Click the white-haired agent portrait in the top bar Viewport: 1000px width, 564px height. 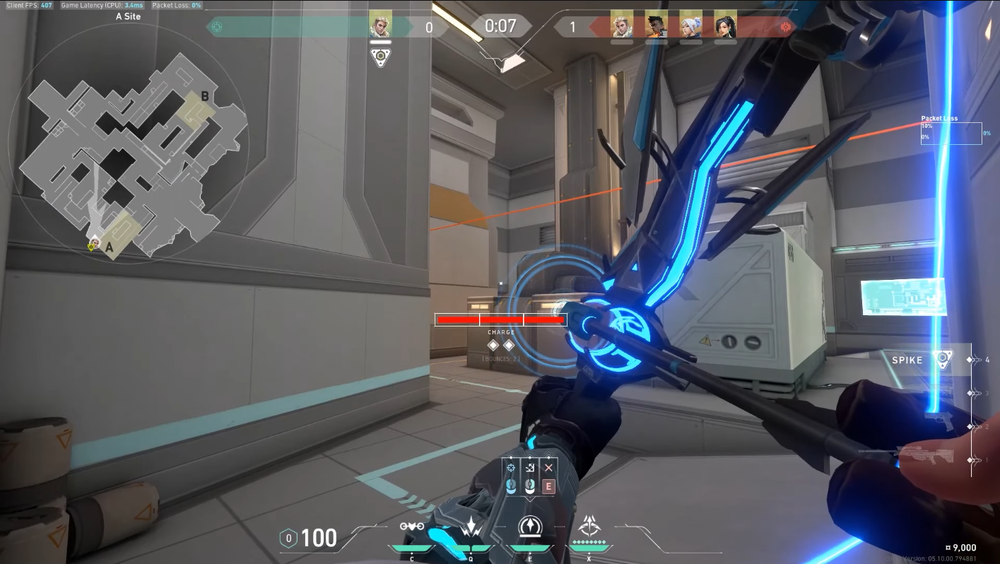[690, 25]
